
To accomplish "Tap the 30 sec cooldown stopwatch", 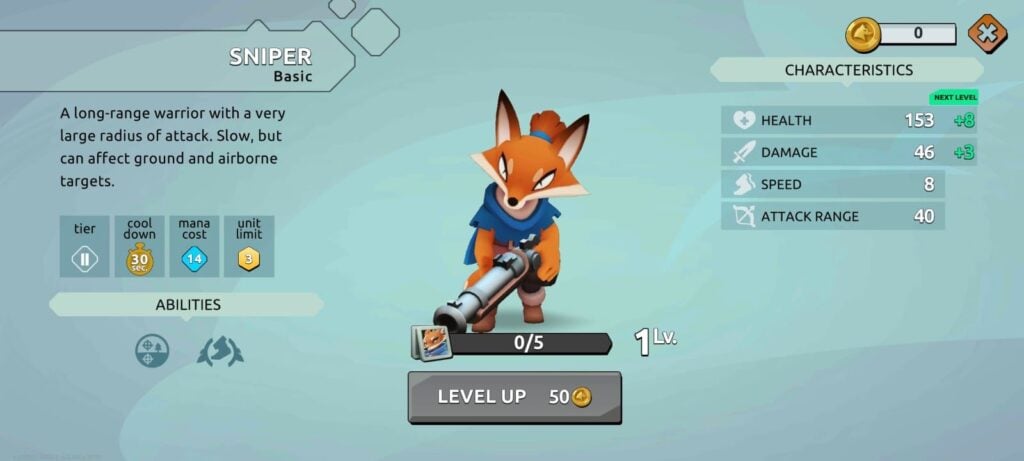I will [139, 261].
